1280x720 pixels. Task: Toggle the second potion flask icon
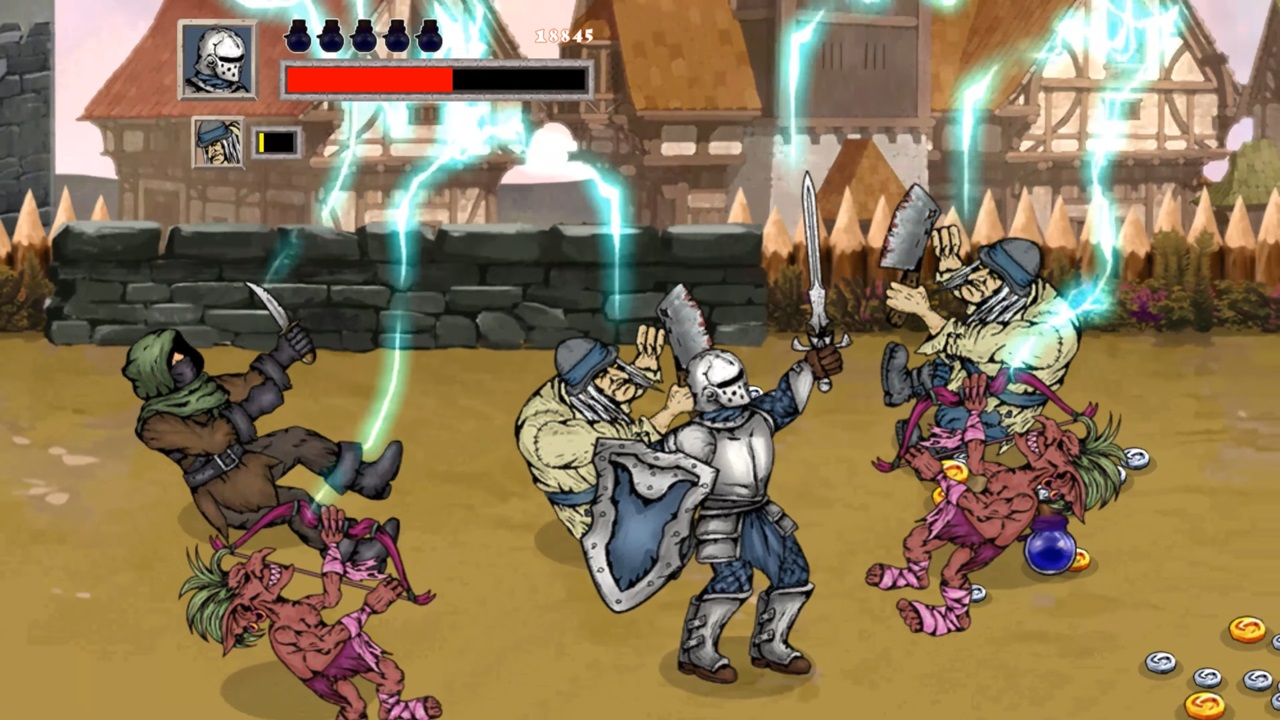(x=331, y=37)
